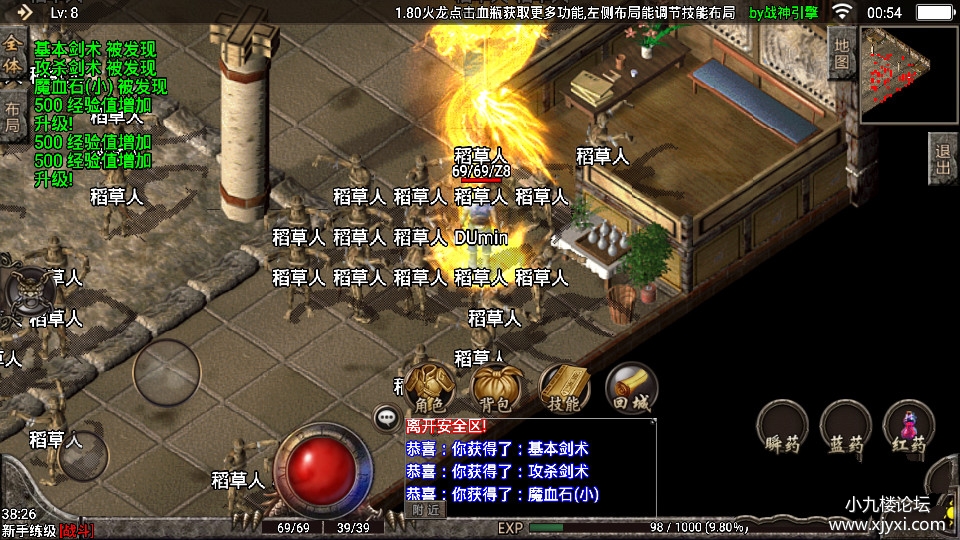Click the minimap in the corner

pyautogui.click(x=908, y=75)
